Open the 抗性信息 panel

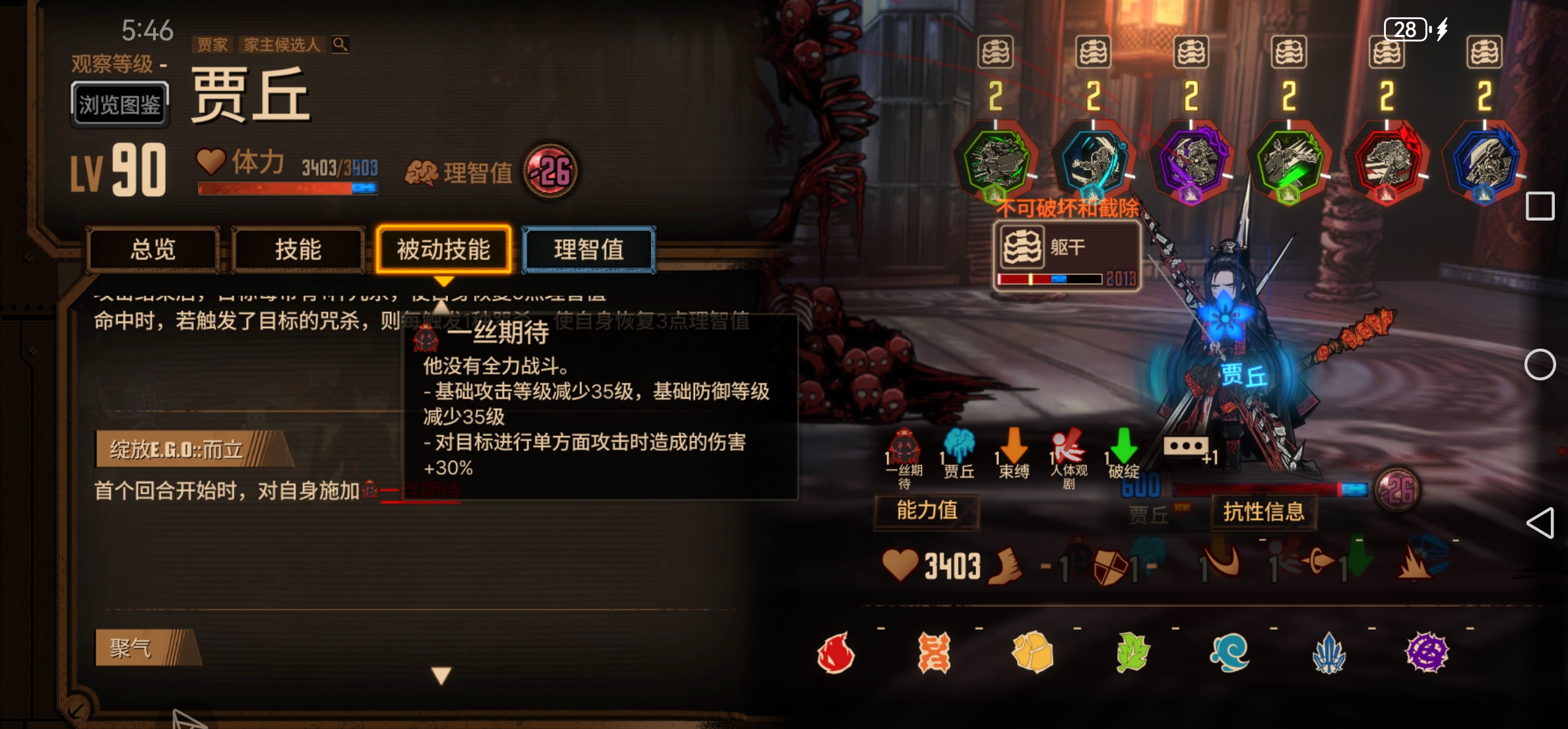click(x=1262, y=511)
